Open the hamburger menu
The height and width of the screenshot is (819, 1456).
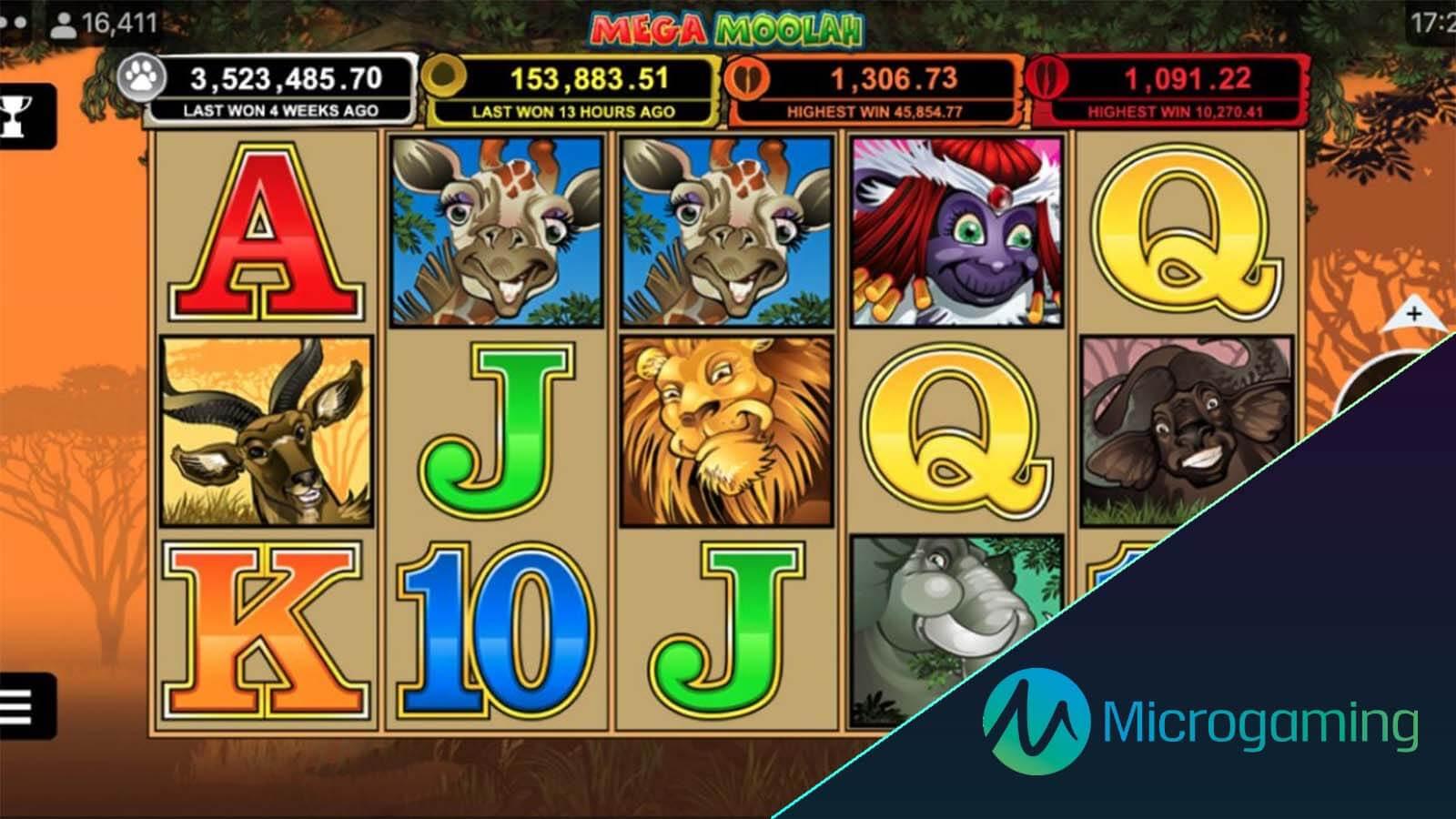click(x=18, y=705)
